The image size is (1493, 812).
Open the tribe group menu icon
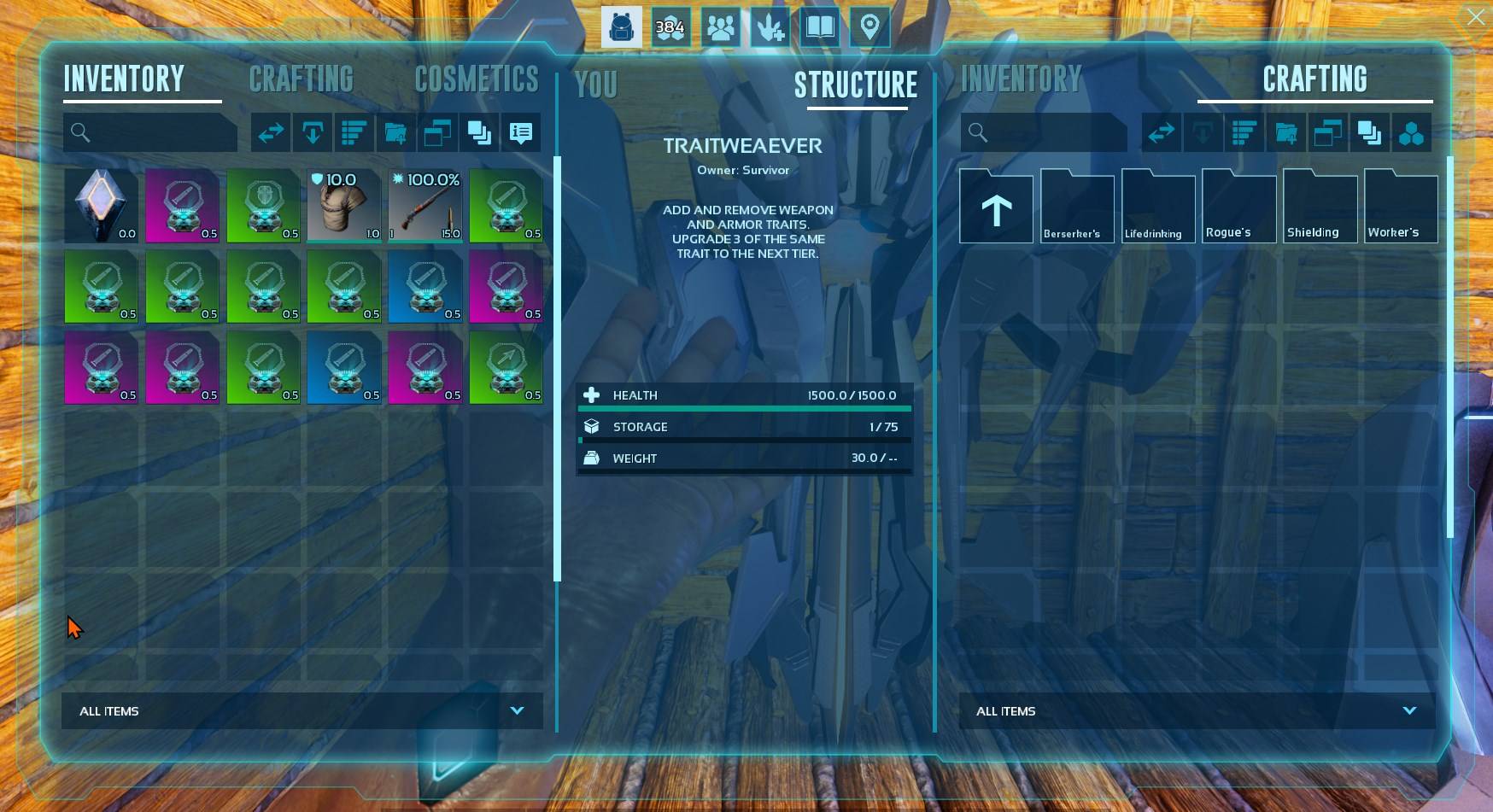pyautogui.click(x=720, y=27)
